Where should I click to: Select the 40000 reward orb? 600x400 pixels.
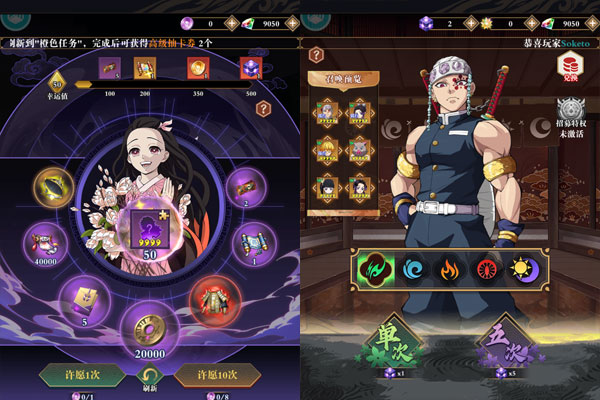[44, 243]
